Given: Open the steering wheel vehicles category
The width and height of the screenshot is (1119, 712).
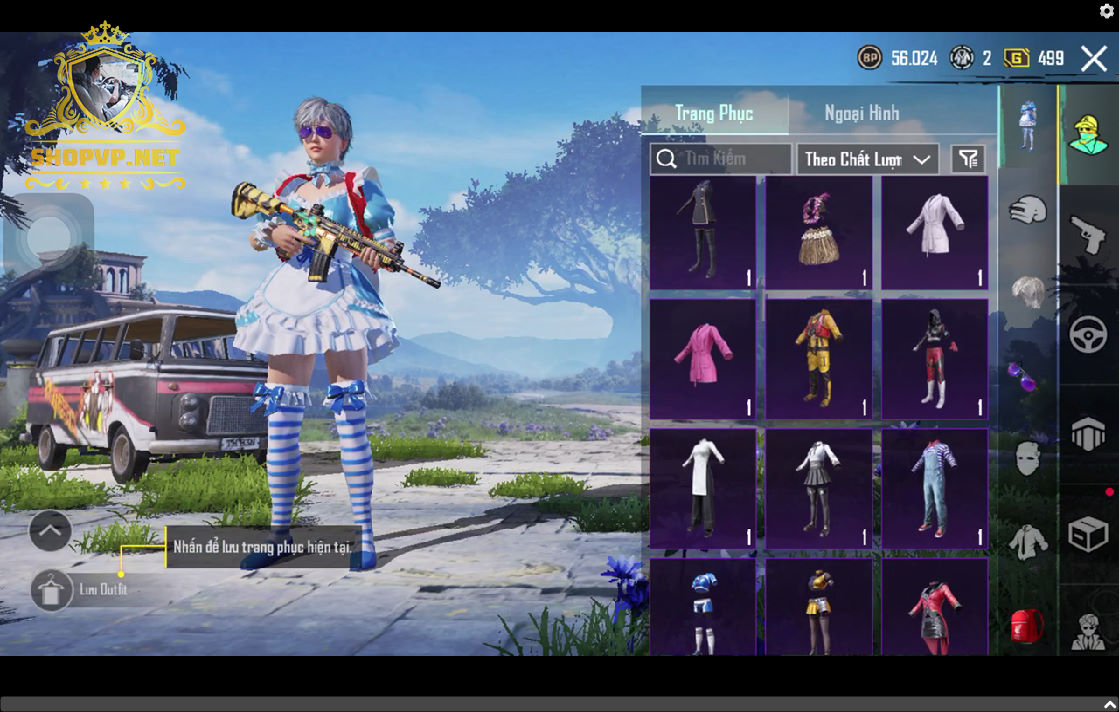Looking at the screenshot, I should pyautogui.click(x=1088, y=334).
